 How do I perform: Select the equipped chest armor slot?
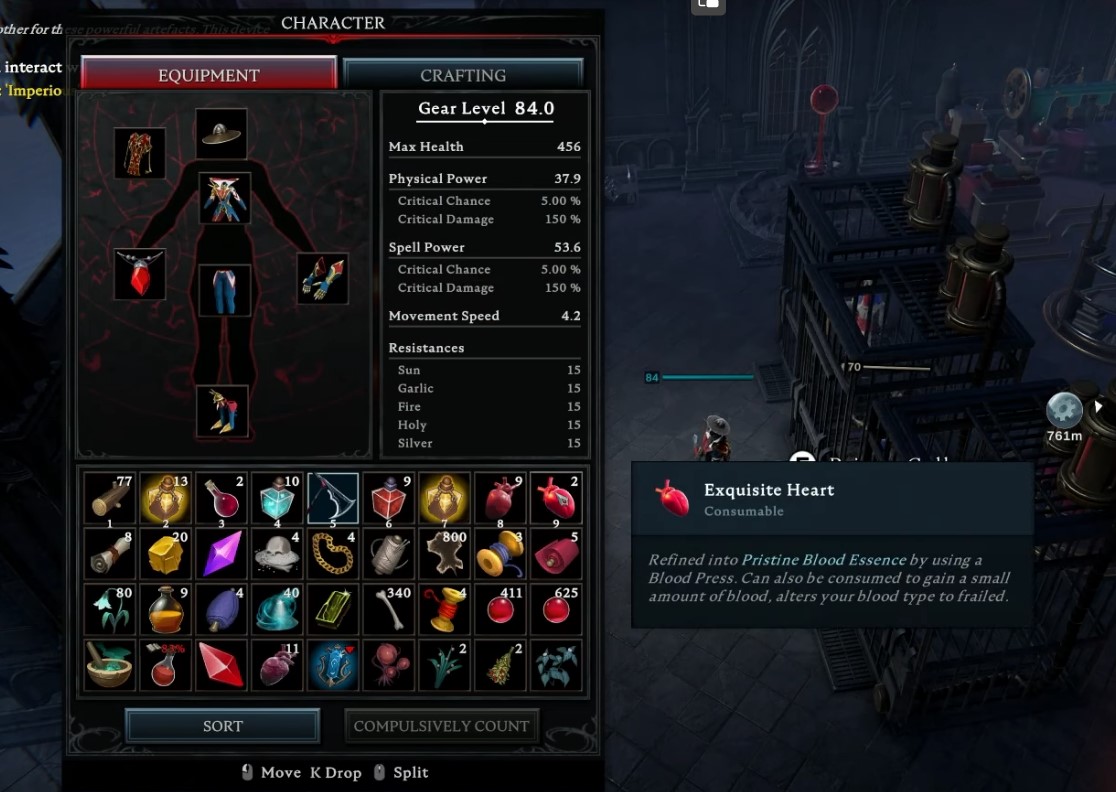click(x=224, y=198)
